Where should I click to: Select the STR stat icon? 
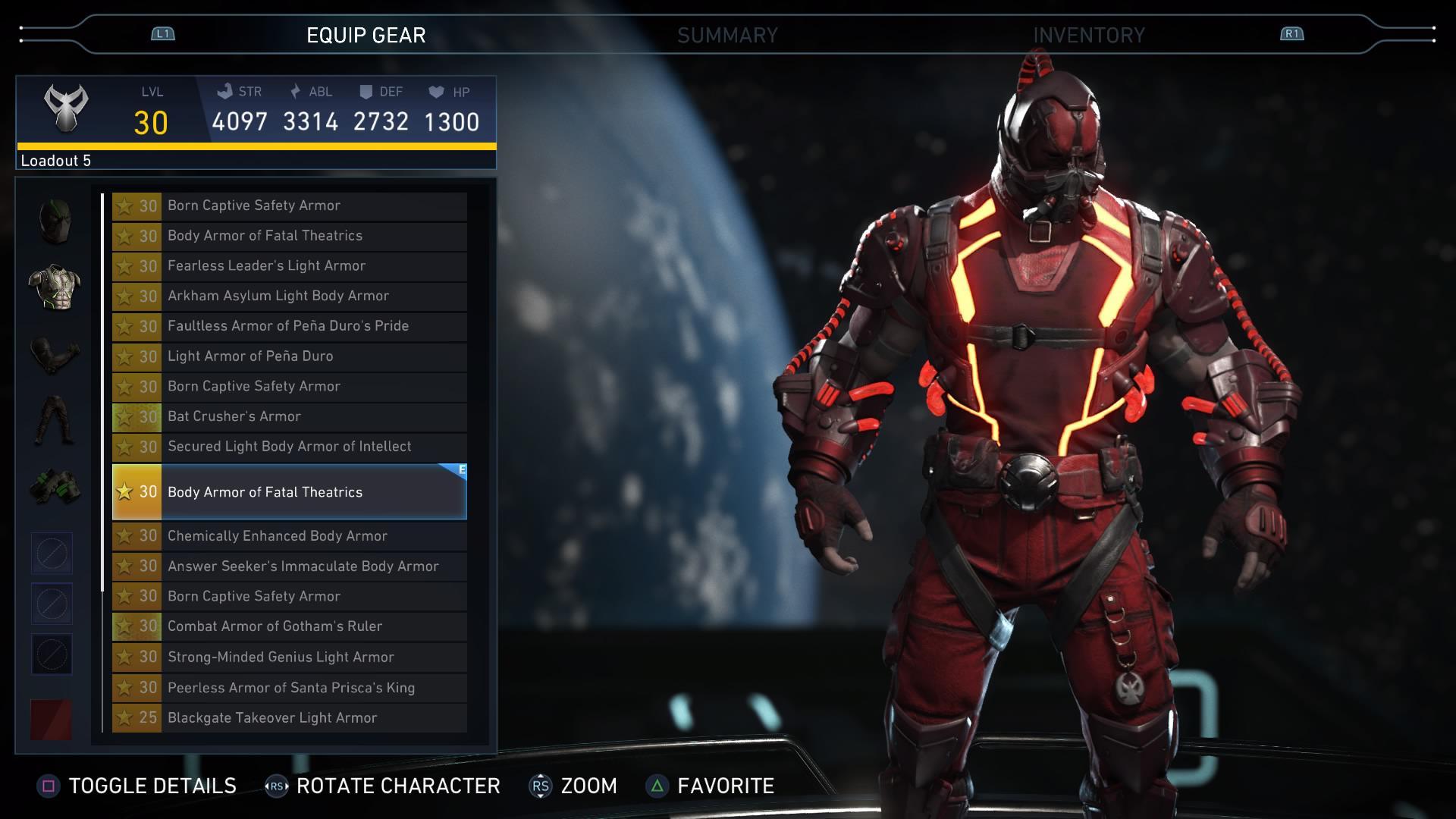(224, 92)
